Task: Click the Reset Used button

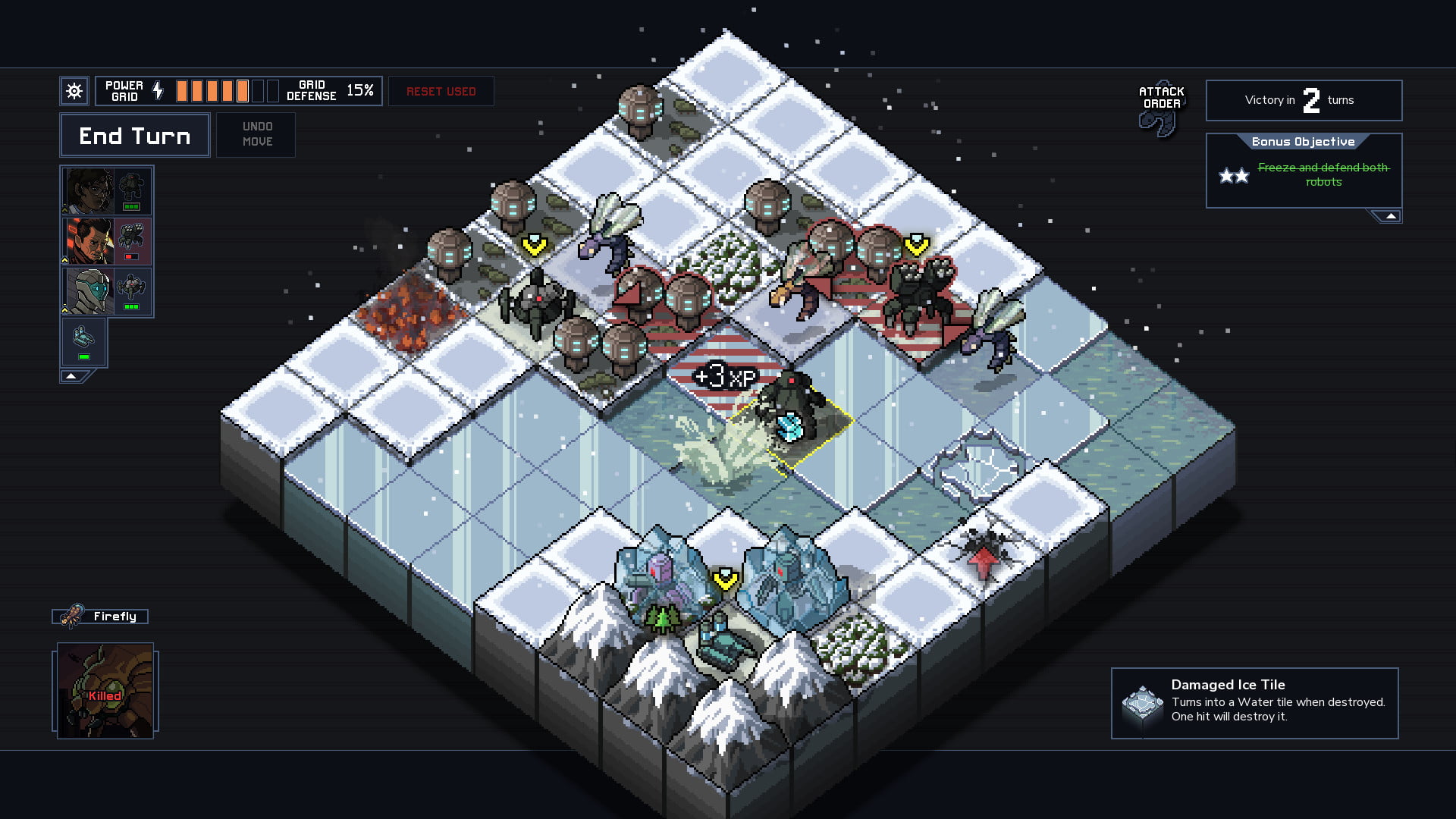Action: tap(441, 90)
